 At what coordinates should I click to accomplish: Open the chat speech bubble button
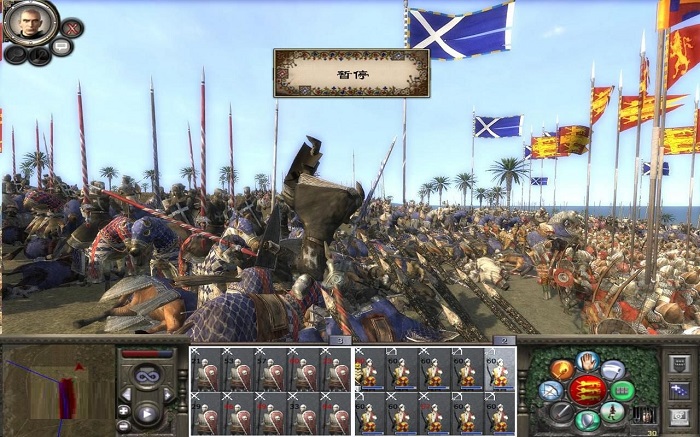(61, 47)
